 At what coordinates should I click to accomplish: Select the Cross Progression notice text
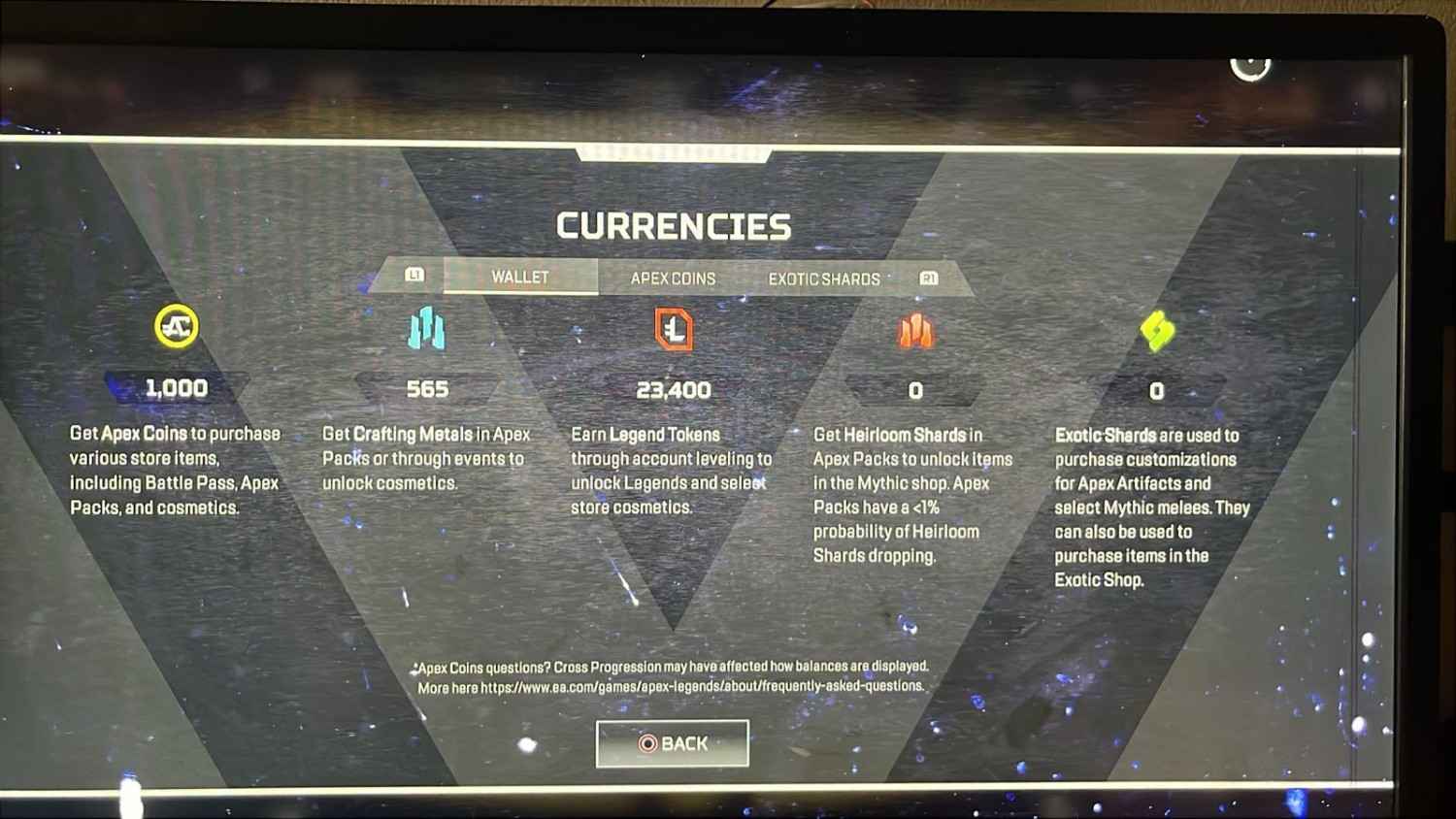[672, 667]
